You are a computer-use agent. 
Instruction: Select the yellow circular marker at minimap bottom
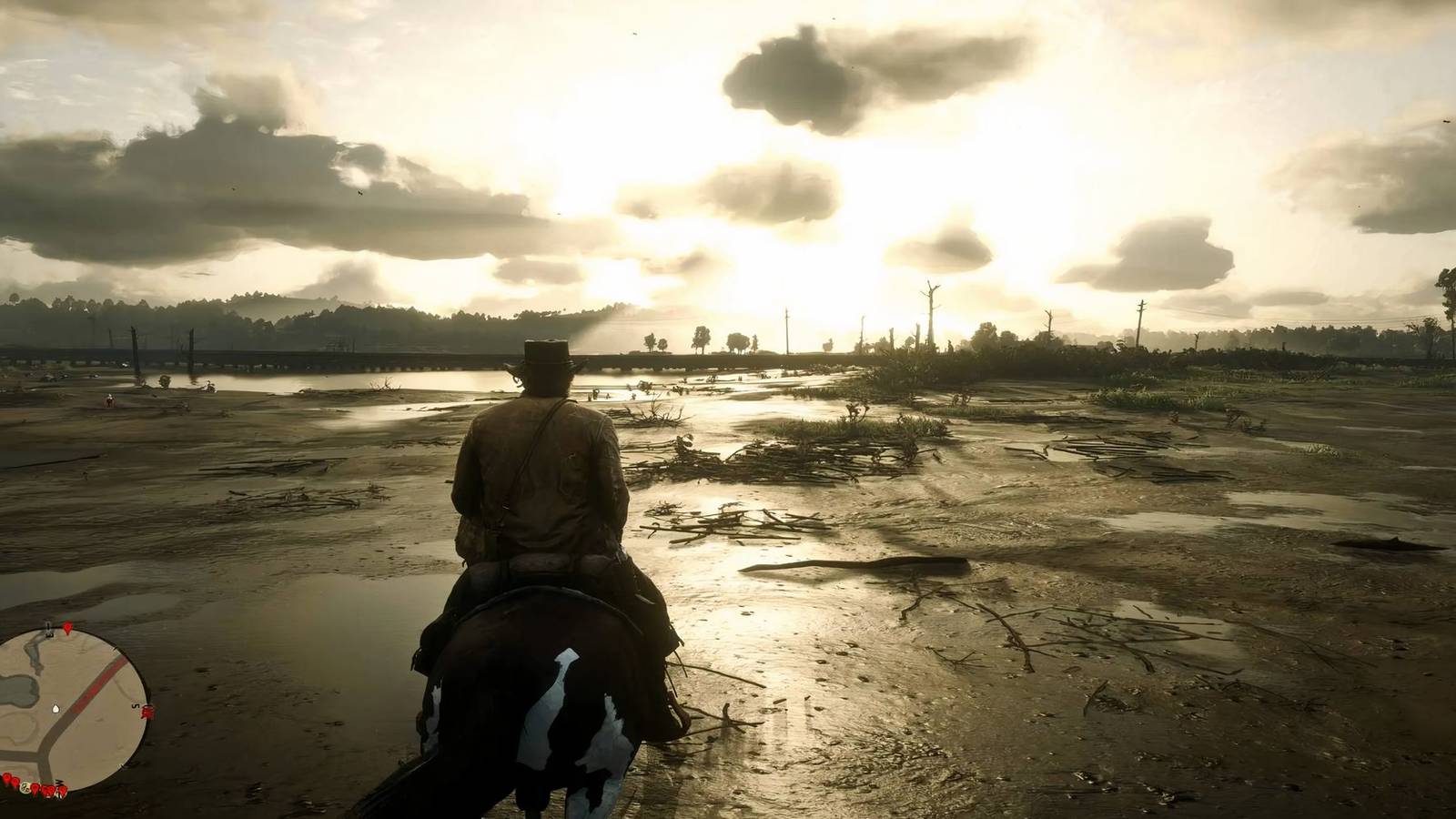pos(25,790)
